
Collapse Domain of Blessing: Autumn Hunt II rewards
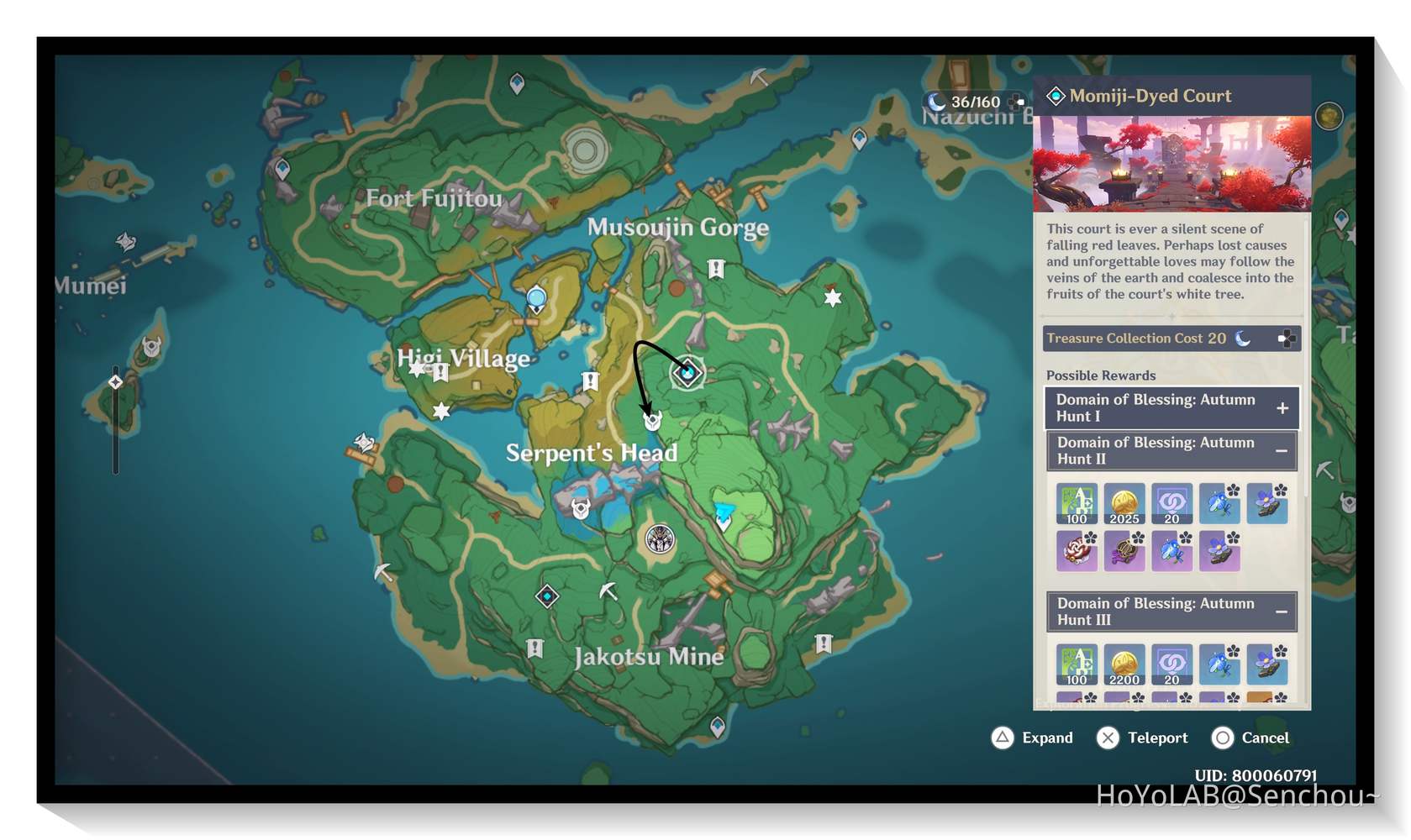[1282, 451]
